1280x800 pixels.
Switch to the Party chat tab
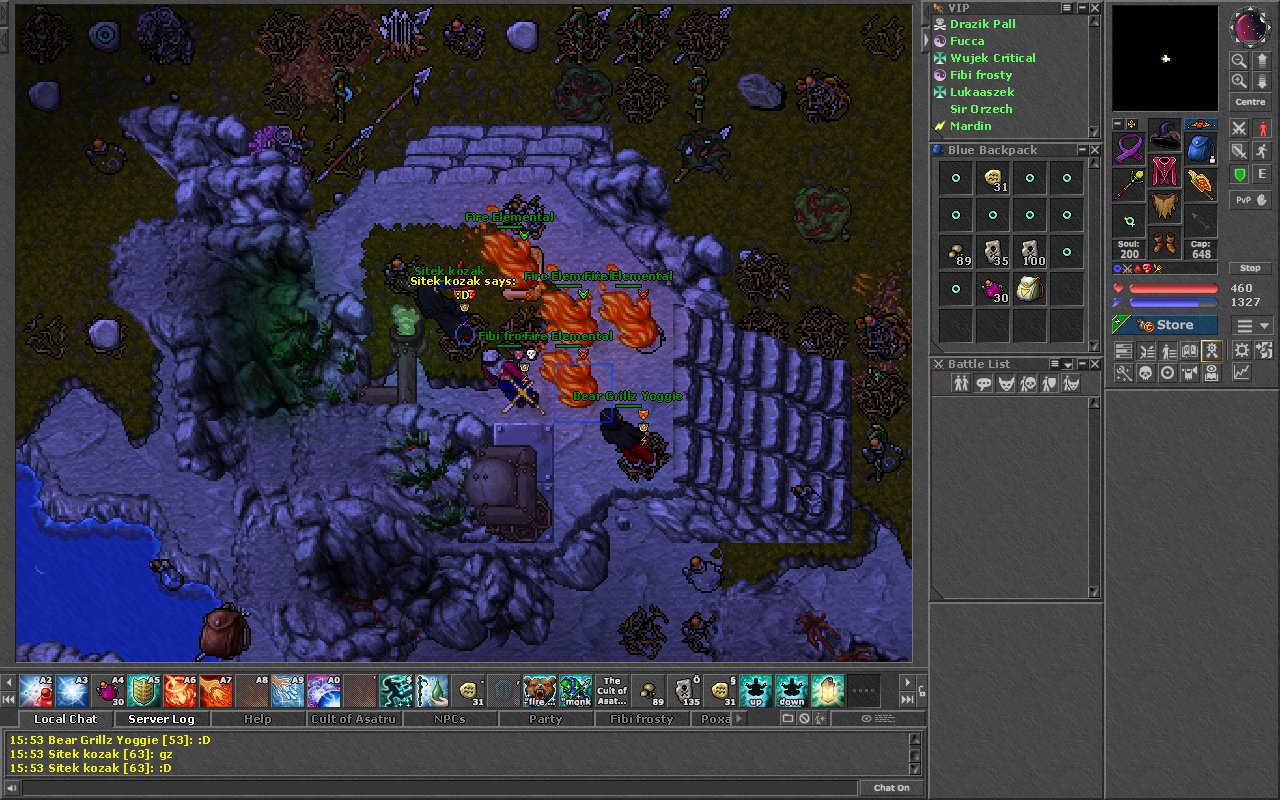545,719
